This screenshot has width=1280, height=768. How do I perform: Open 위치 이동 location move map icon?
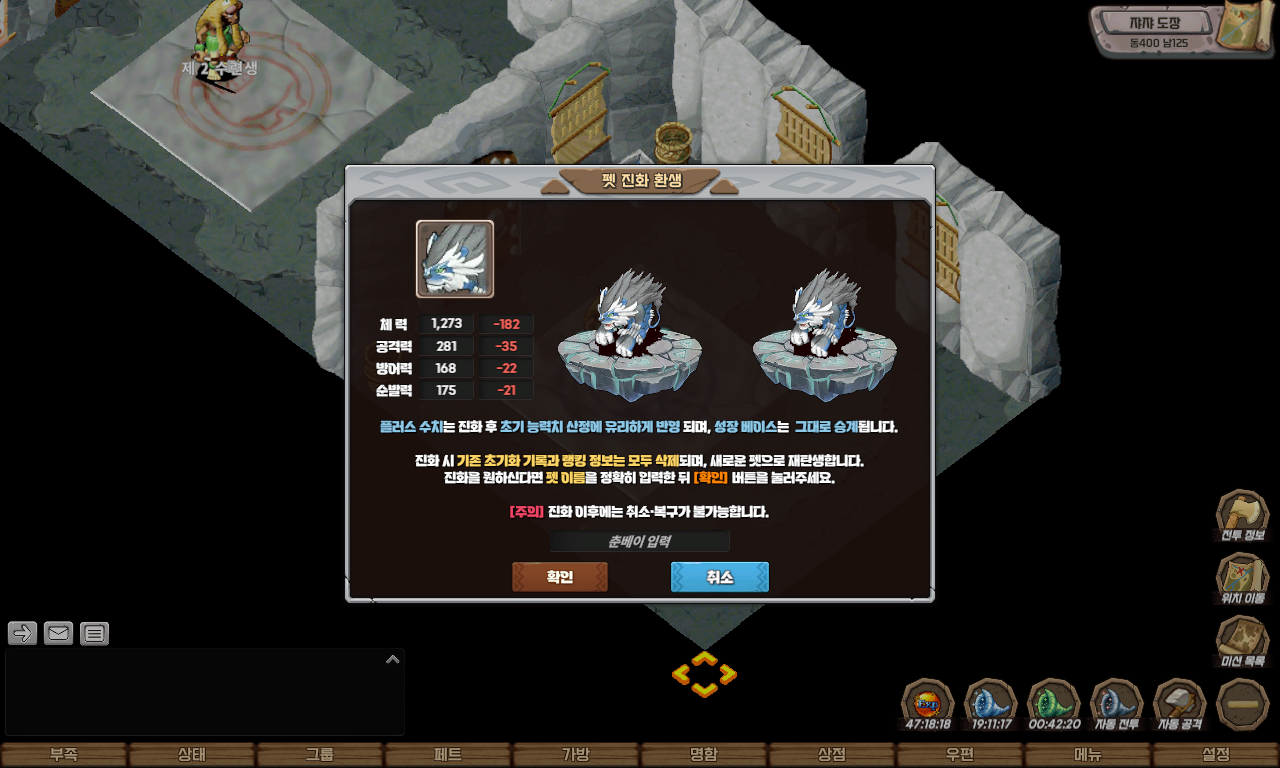point(1242,577)
